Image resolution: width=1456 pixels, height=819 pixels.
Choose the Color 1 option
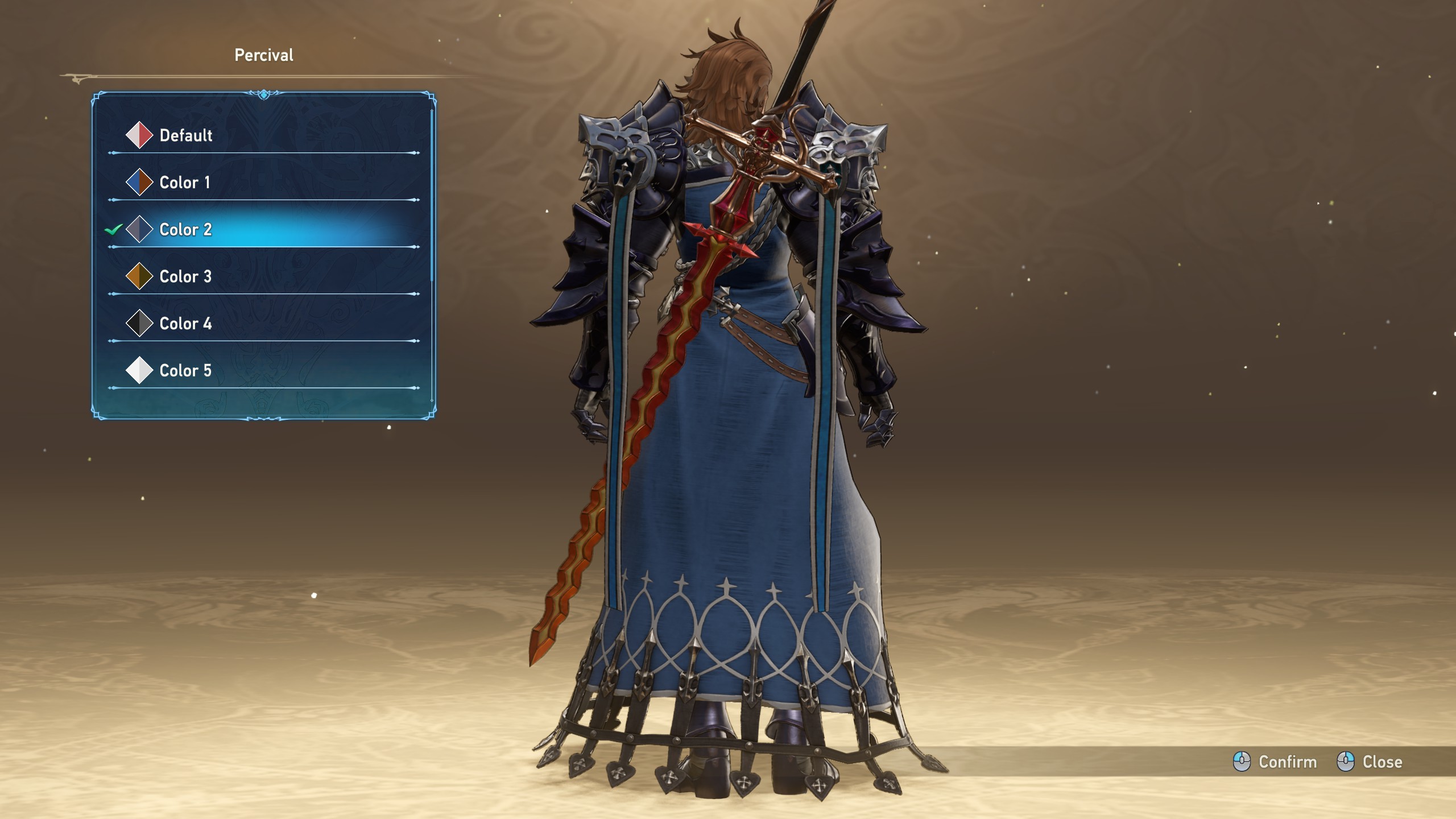pos(184,183)
